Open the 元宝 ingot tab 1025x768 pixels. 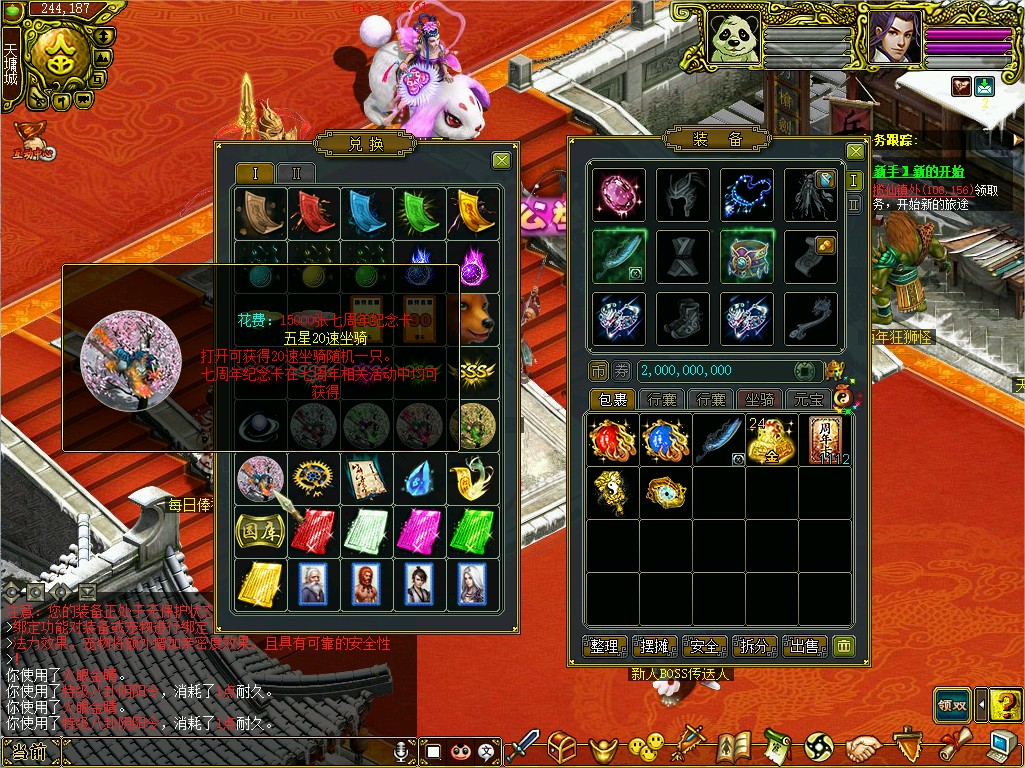pyautogui.click(x=807, y=400)
